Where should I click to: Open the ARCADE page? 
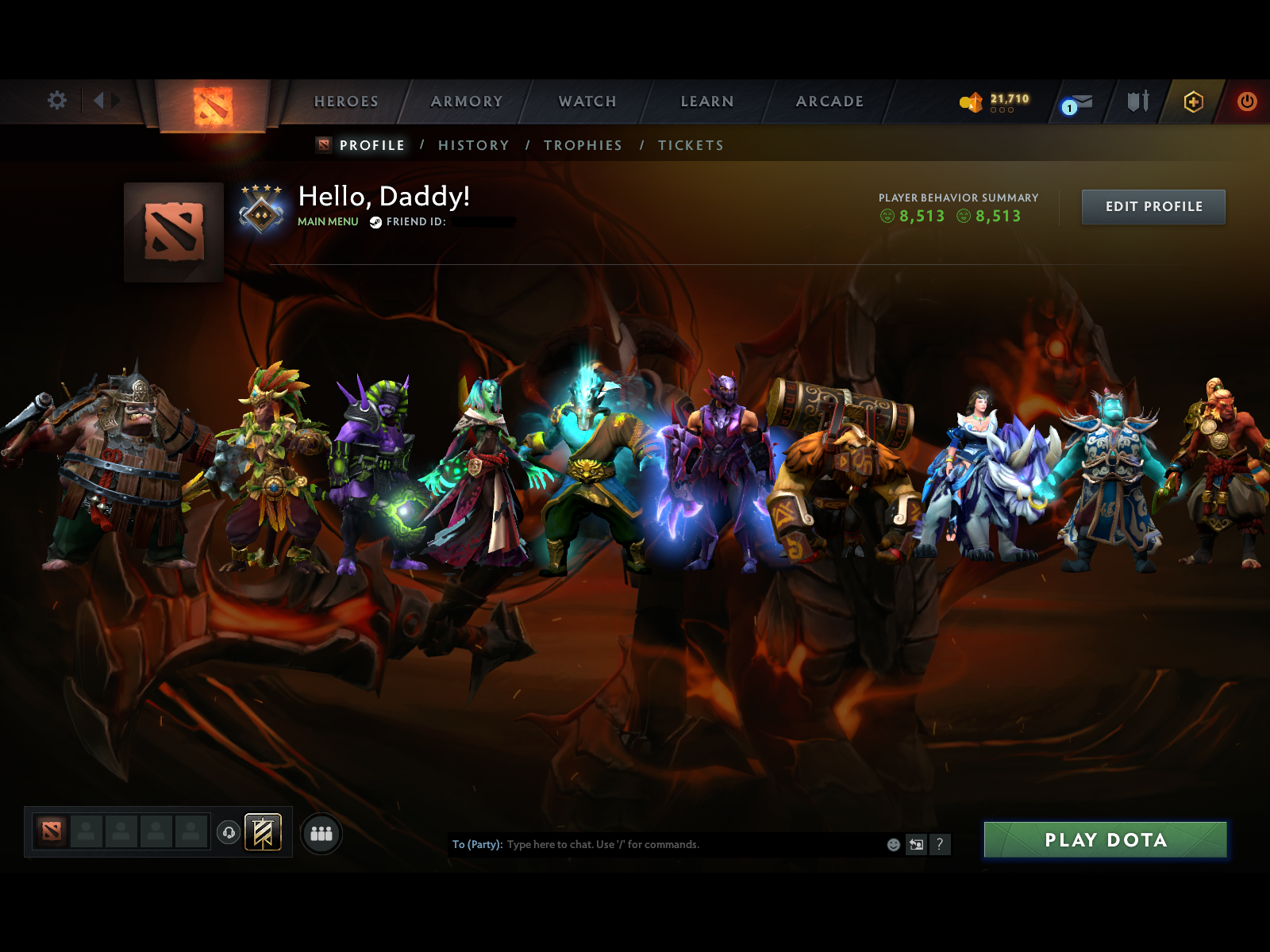[829, 102]
